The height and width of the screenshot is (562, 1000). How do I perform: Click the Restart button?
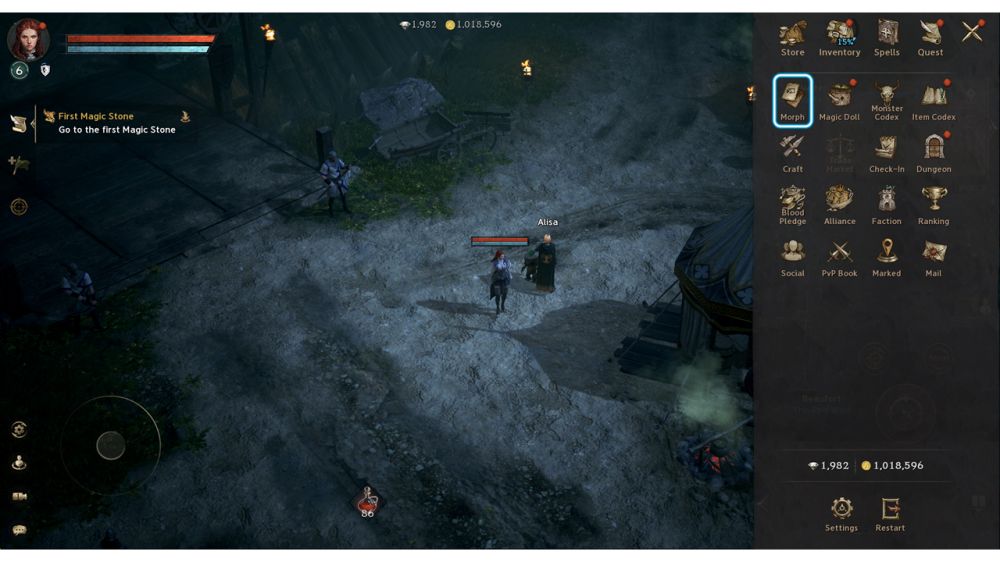pyautogui.click(x=890, y=513)
